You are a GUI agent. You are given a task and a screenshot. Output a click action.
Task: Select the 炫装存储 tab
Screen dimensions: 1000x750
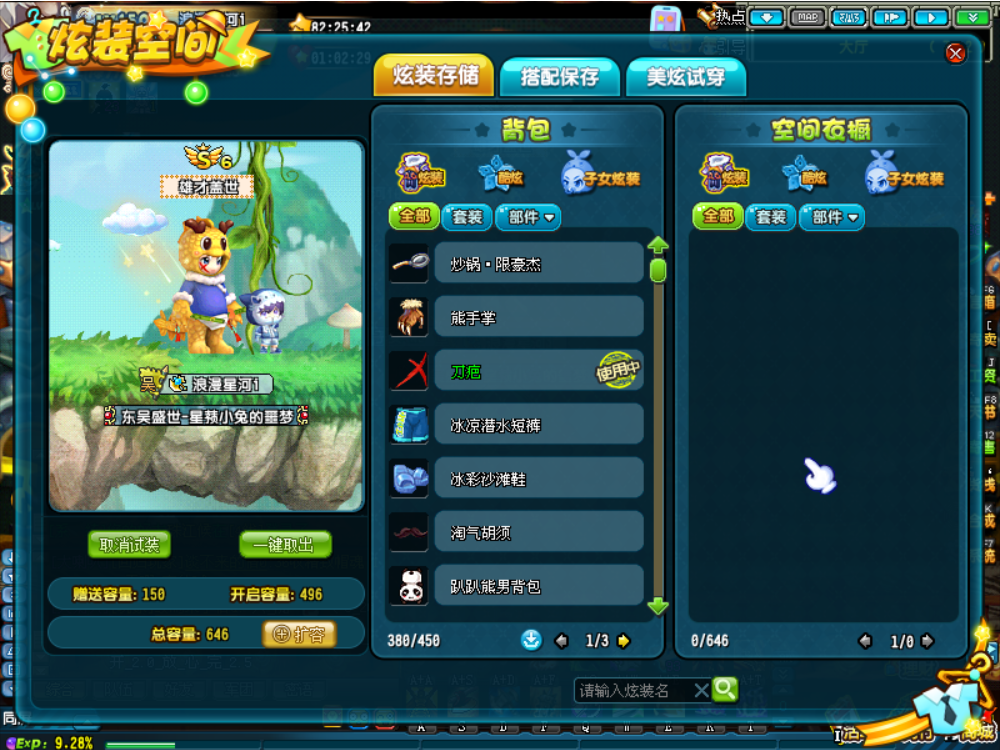click(x=434, y=76)
